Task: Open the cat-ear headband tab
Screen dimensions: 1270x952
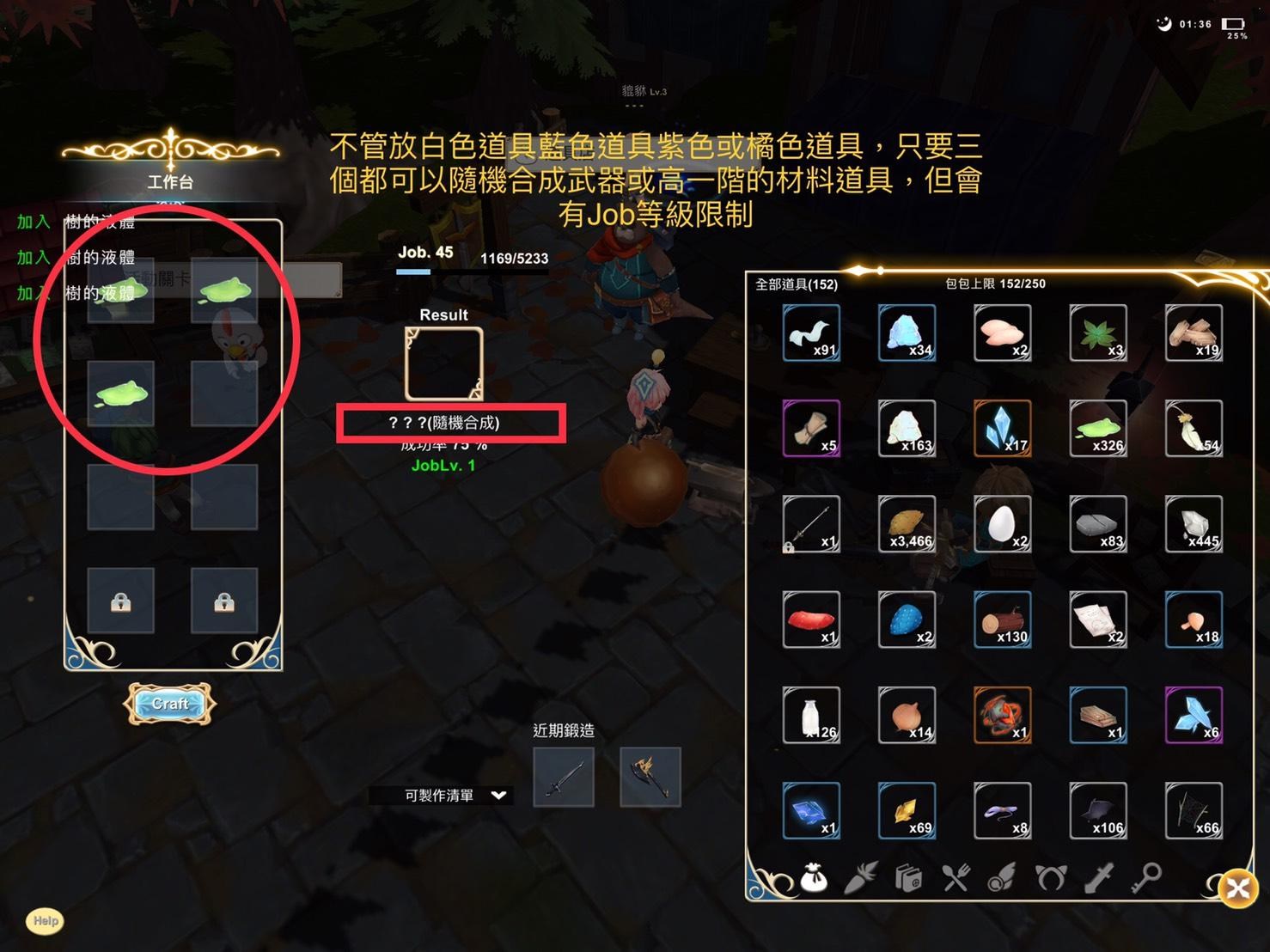Action: tap(1050, 878)
